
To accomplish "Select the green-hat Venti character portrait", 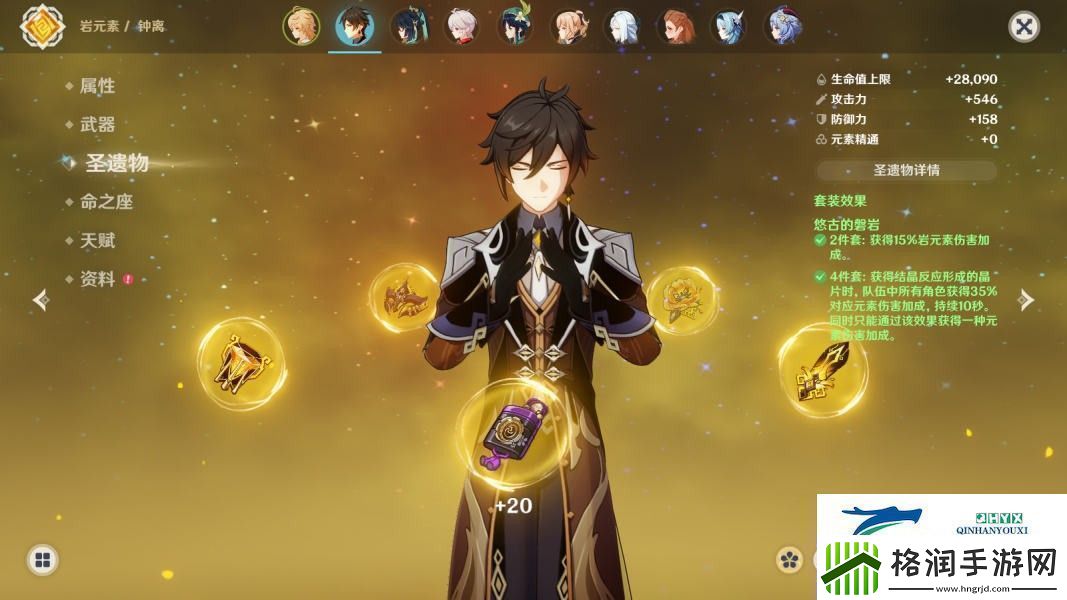I will [x=515, y=27].
